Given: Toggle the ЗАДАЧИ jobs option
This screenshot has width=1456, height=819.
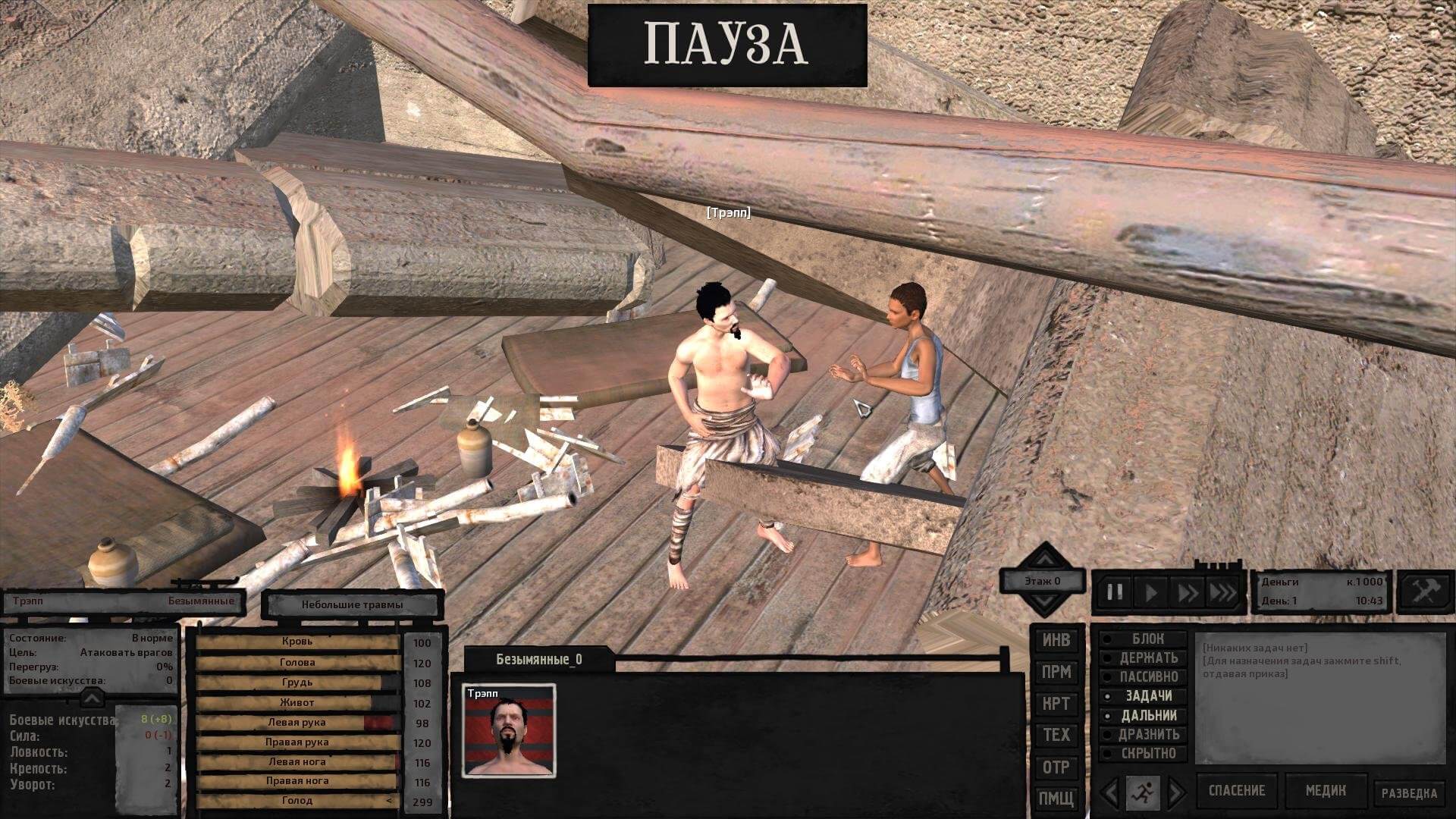Looking at the screenshot, I should coord(1148,695).
